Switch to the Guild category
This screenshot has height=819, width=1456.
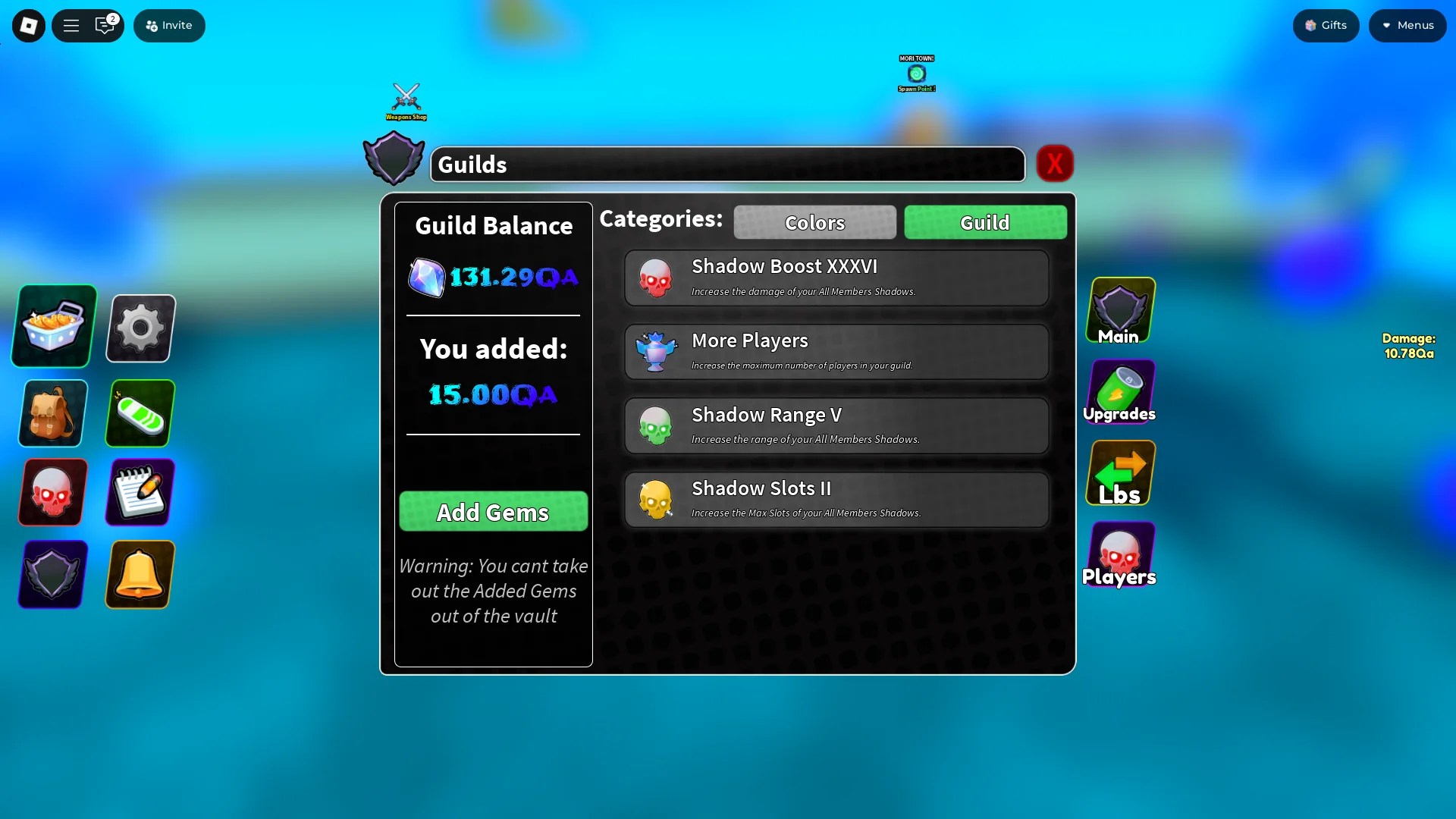pos(985,222)
